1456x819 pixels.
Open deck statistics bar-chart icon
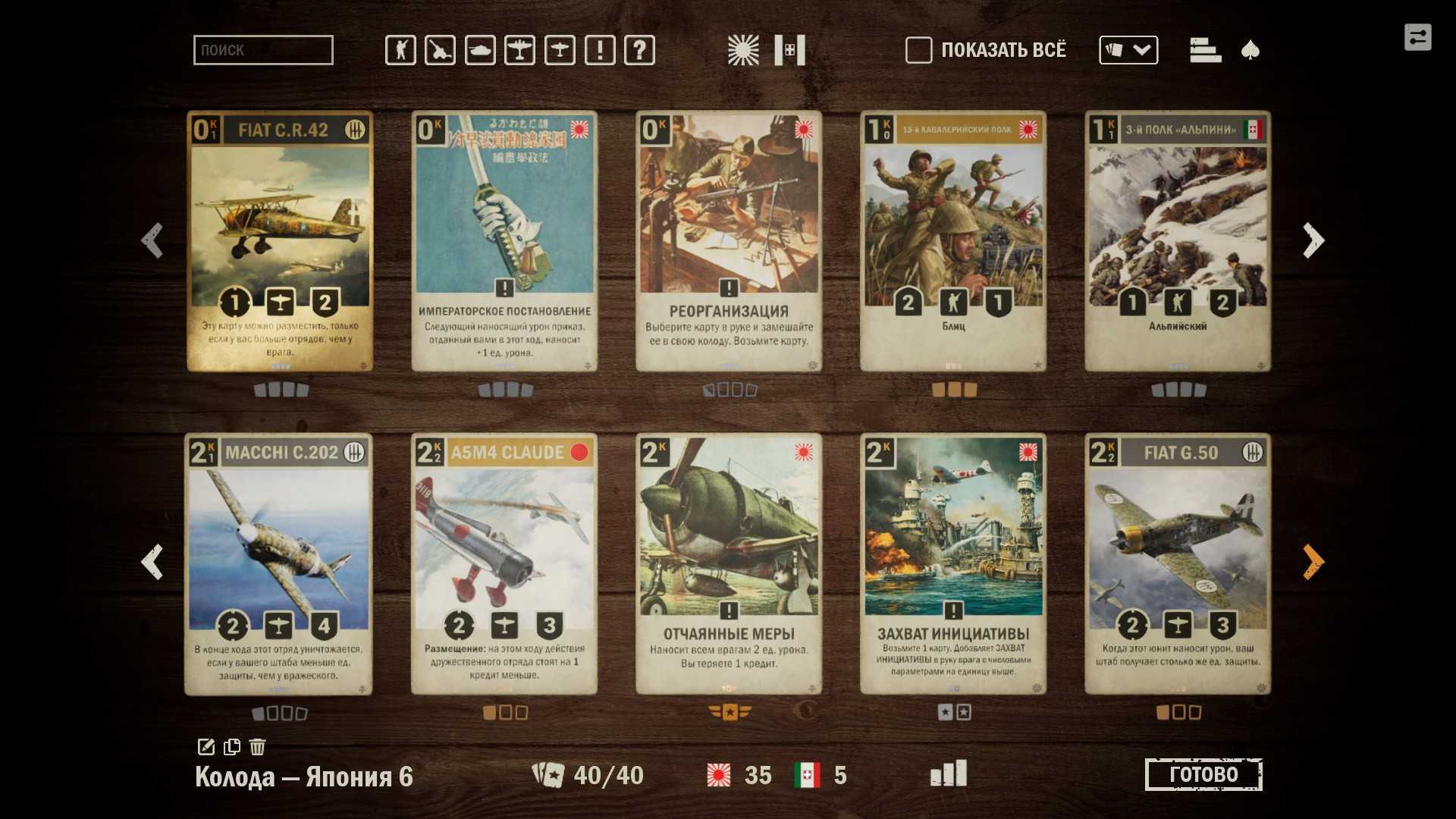(x=948, y=773)
